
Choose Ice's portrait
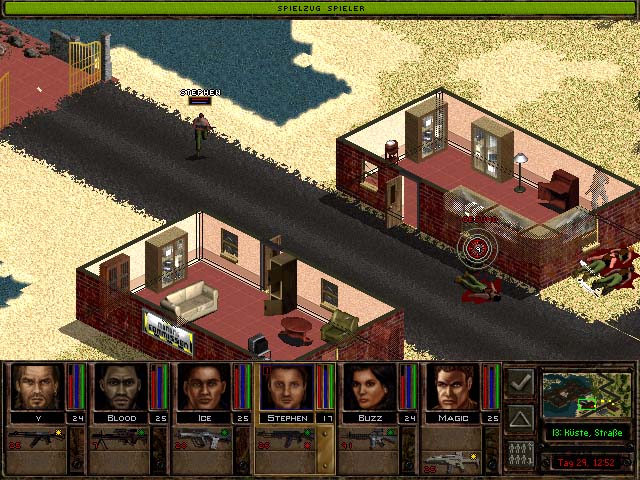click(x=204, y=387)
